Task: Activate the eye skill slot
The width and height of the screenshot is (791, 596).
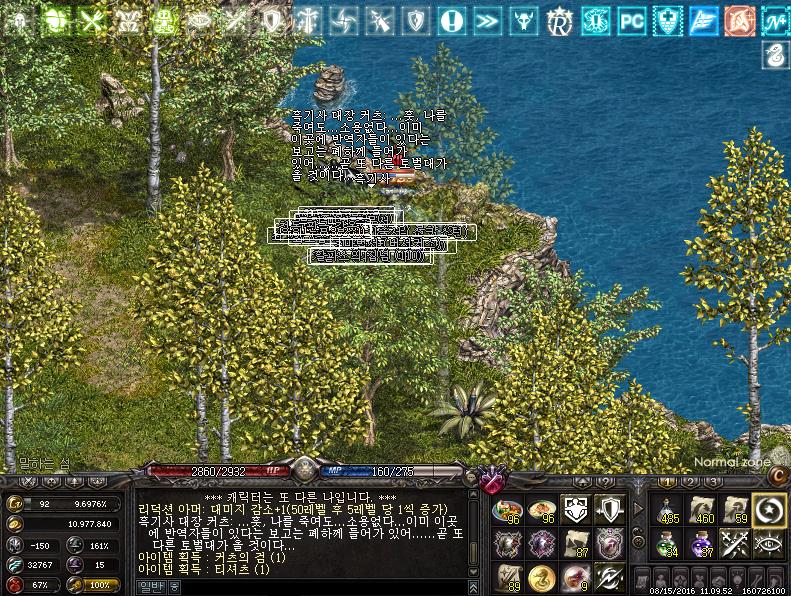Action: (769, 545)
